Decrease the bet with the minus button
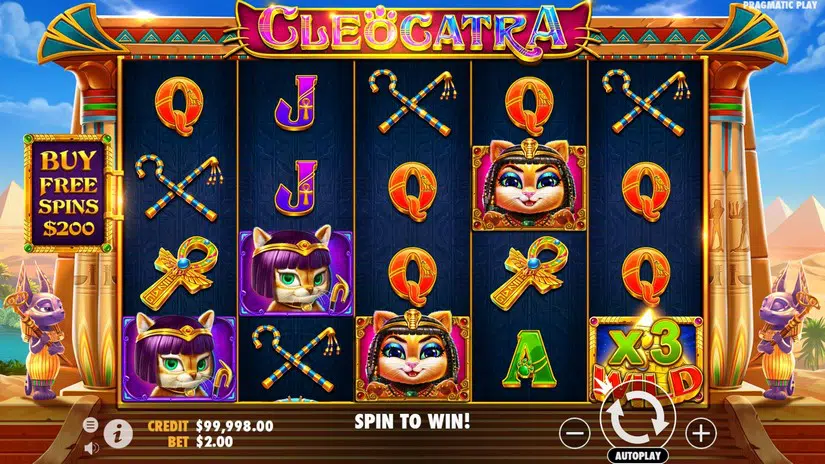Viewport: 825px width, 464px height. (x=574, y=433)
